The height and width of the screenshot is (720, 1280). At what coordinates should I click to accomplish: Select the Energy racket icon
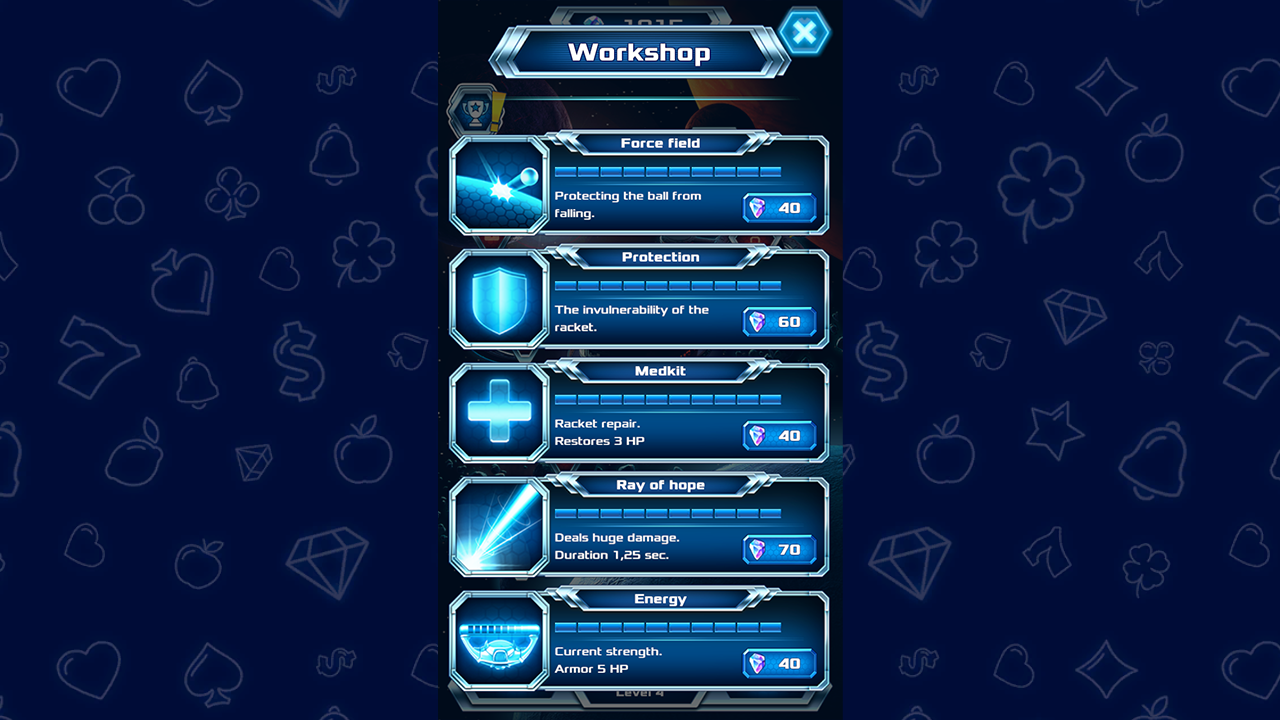498,640
